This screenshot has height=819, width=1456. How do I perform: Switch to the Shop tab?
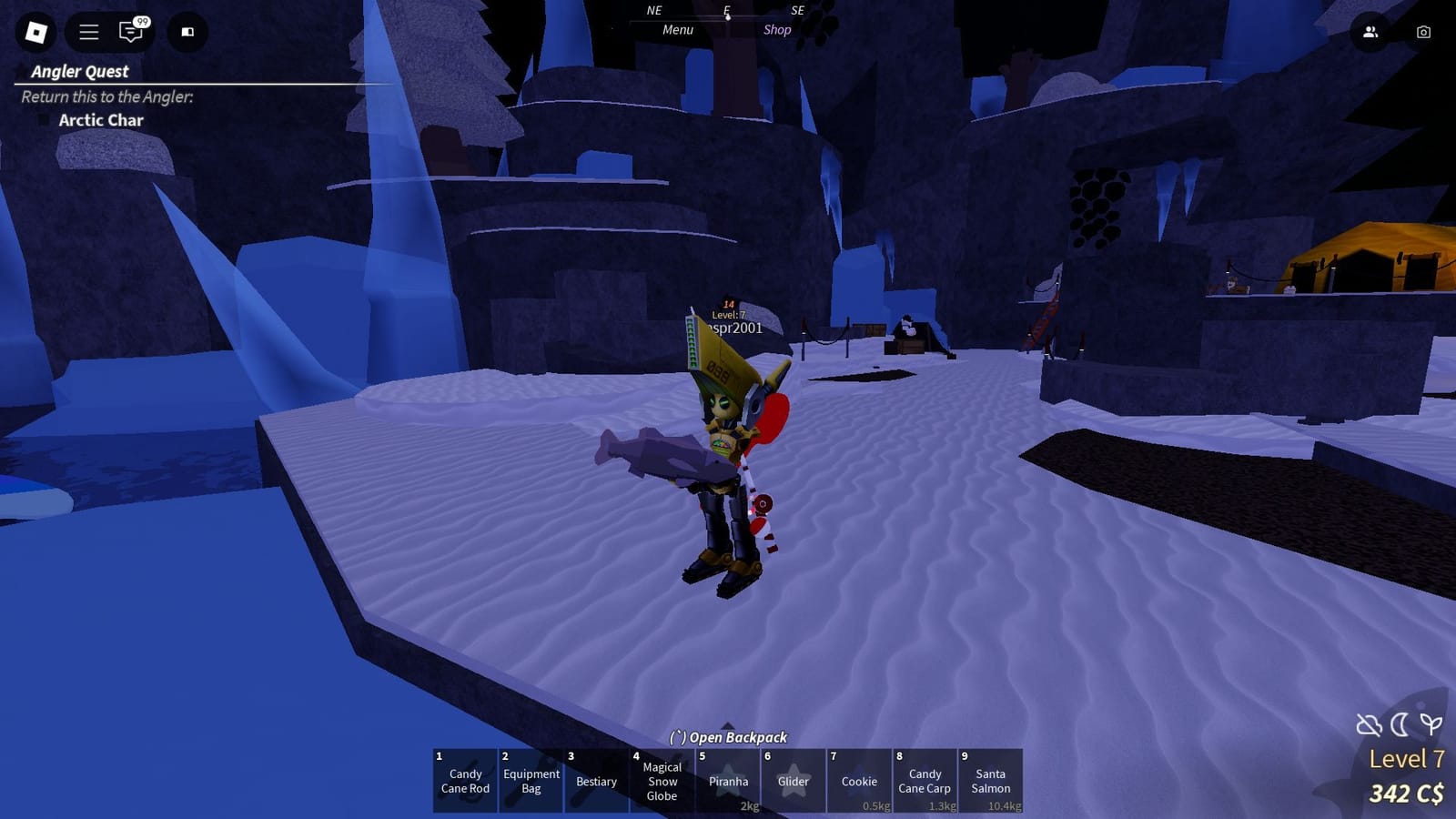pyautogui.click(x=778, y=29)
